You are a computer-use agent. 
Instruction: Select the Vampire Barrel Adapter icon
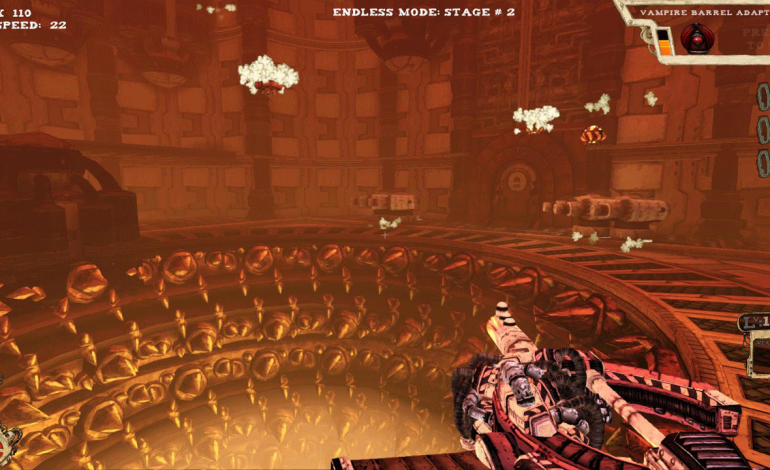pos(695,39)
